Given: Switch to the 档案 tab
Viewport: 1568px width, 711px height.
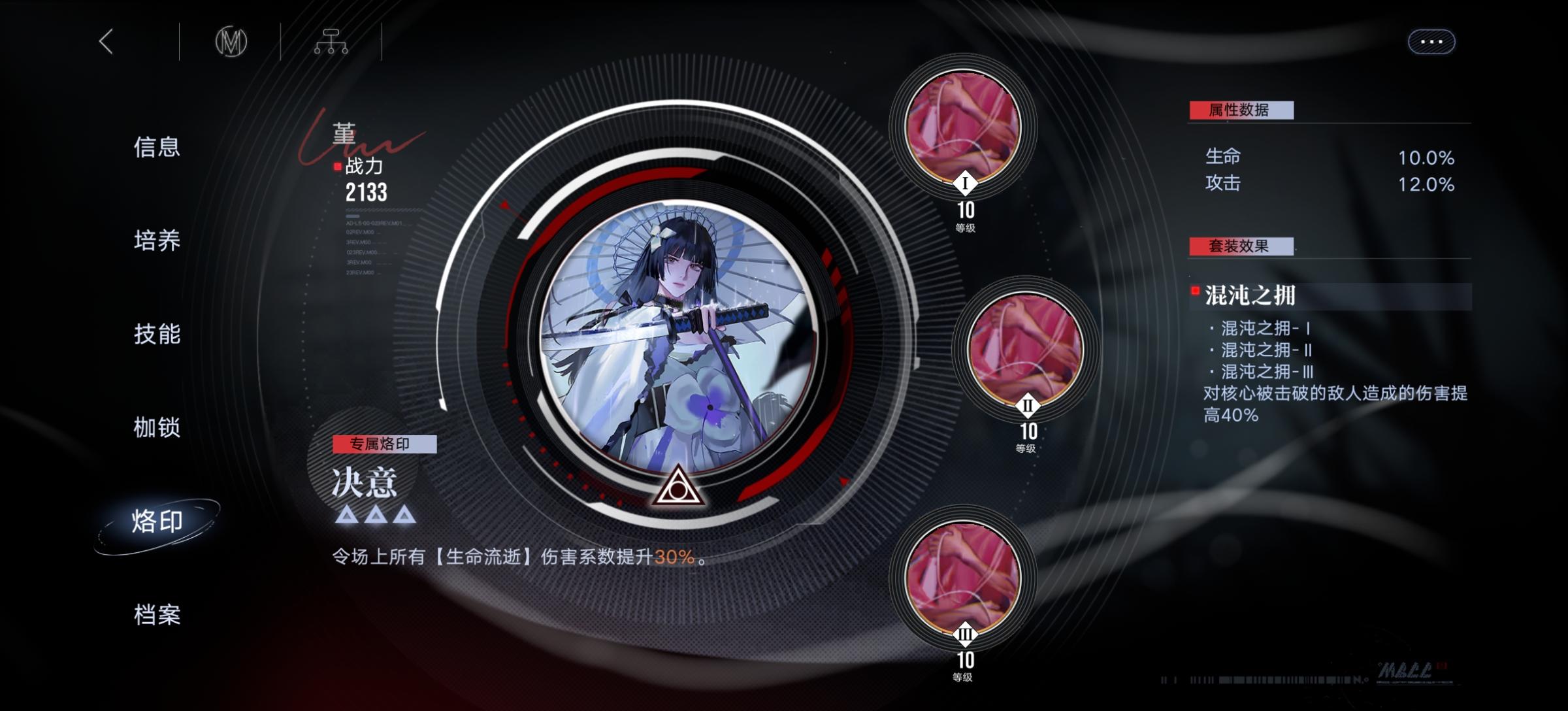Looking at the screenshot, I should point(157,614).
